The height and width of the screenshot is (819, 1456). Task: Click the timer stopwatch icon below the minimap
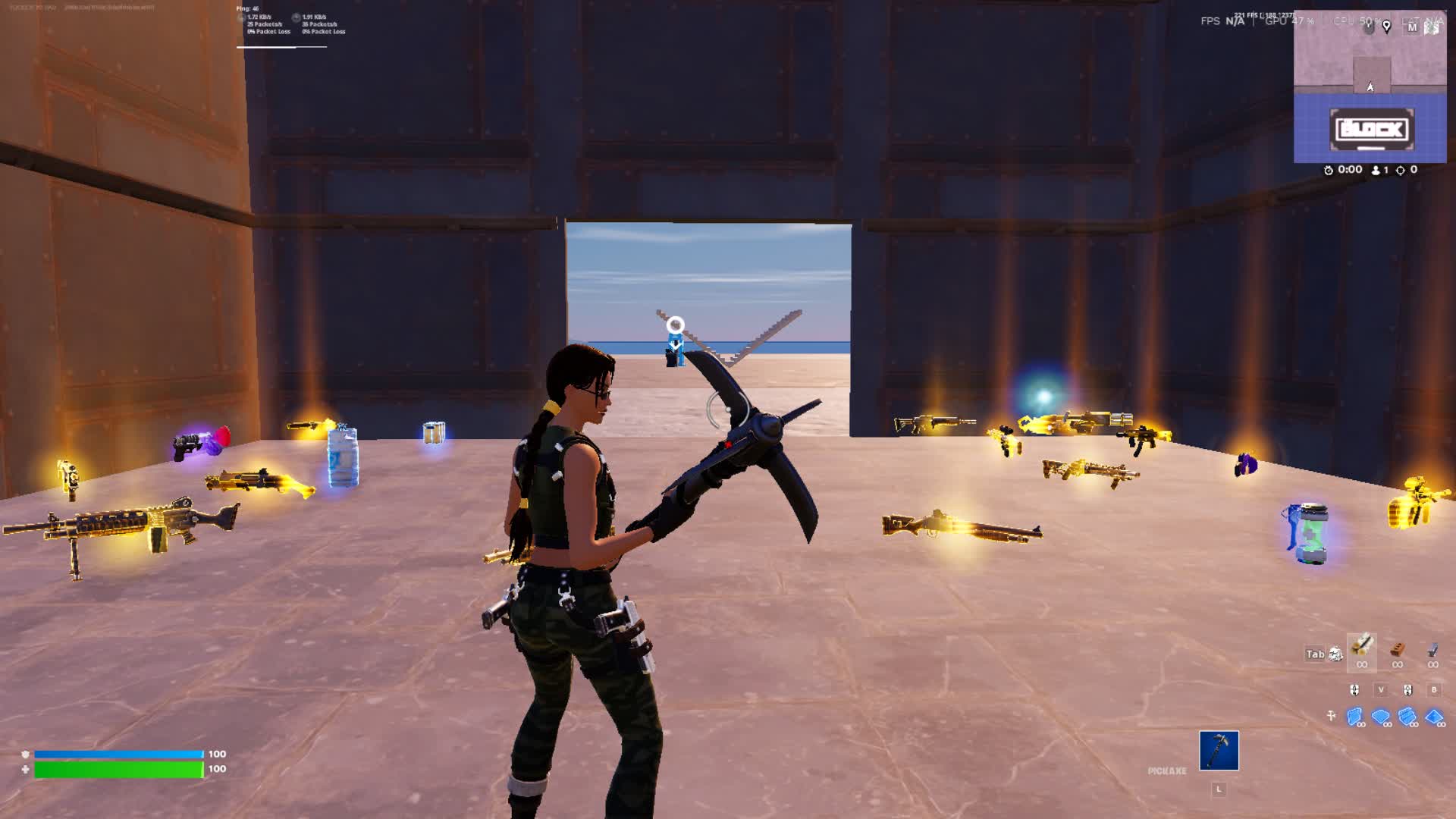[1329, 169]
